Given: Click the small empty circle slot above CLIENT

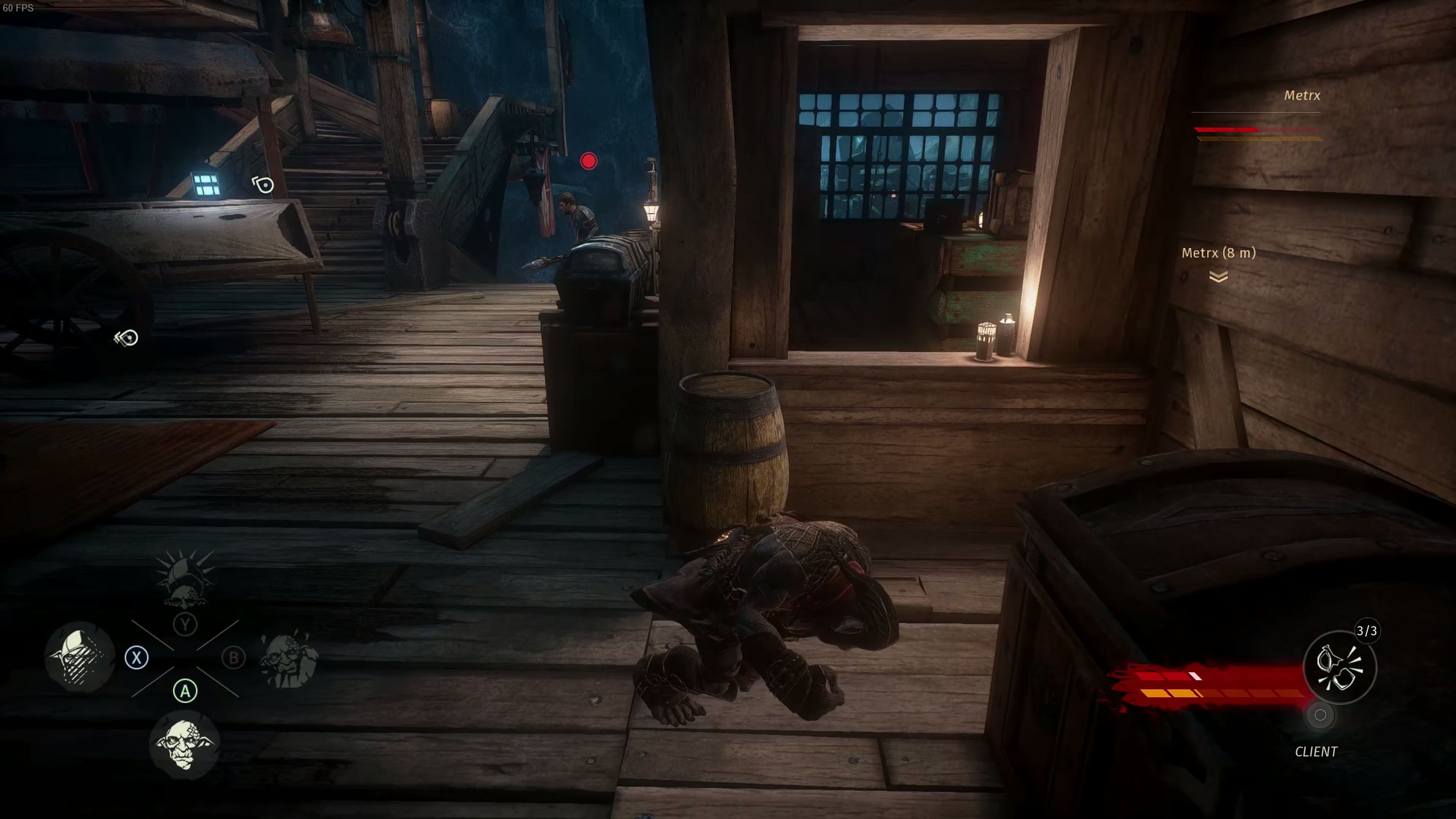Looking at the screenshot, I should [x=1320, y=715].
